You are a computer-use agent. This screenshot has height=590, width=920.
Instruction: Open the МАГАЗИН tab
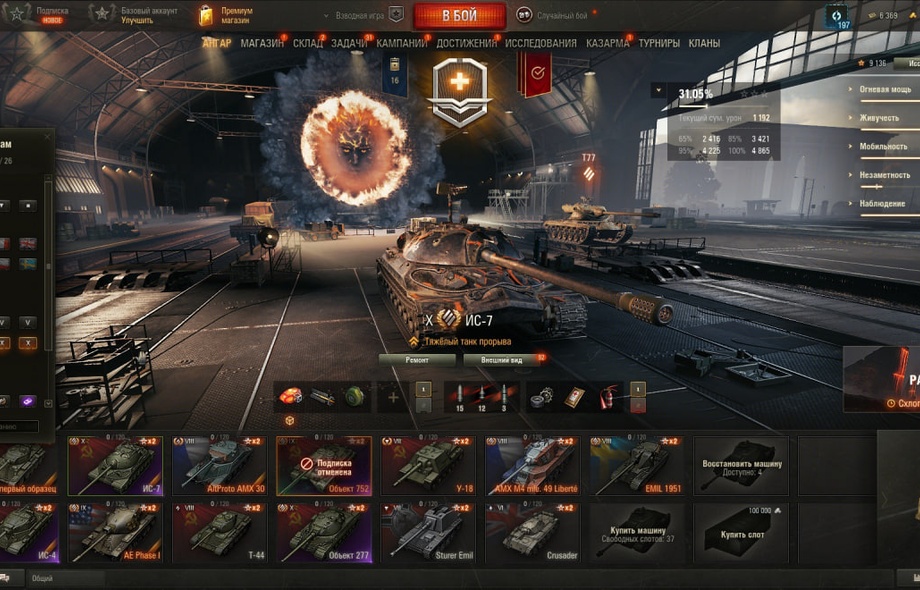click(x=262, y=43)
